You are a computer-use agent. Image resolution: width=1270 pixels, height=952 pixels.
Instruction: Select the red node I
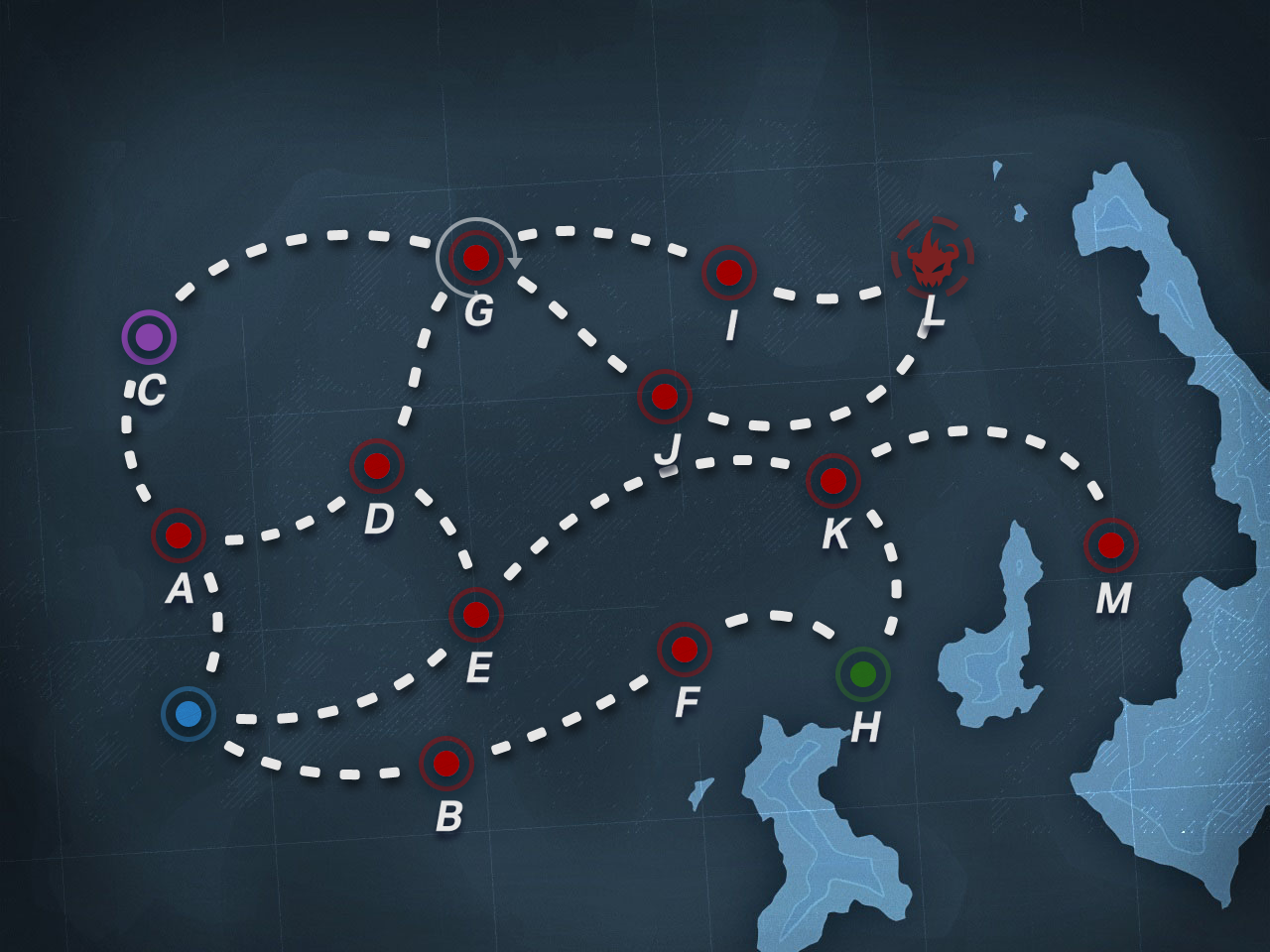[729, 273]
